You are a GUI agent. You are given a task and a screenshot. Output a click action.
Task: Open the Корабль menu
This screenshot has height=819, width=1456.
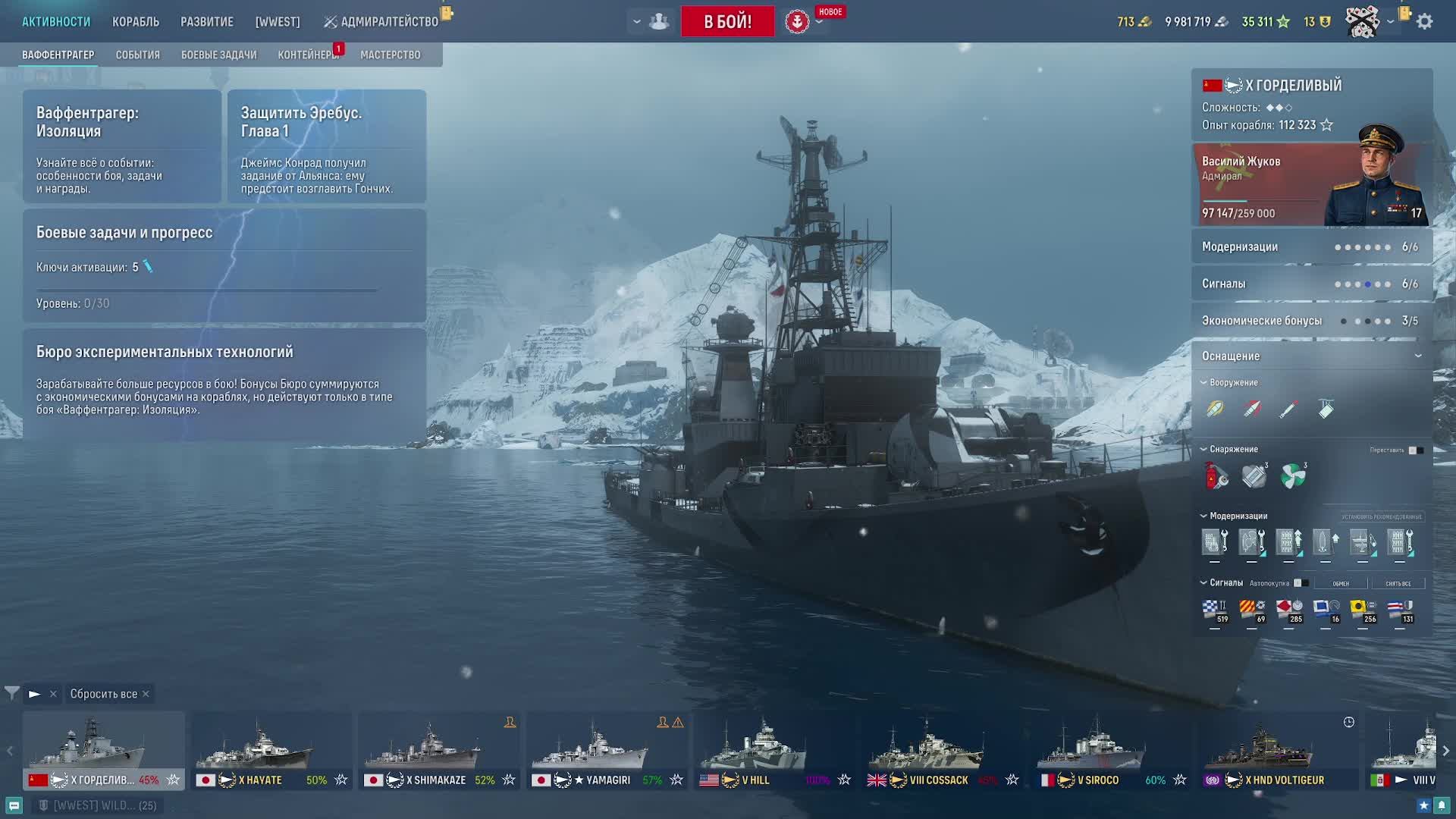click(x=136, y=22)
